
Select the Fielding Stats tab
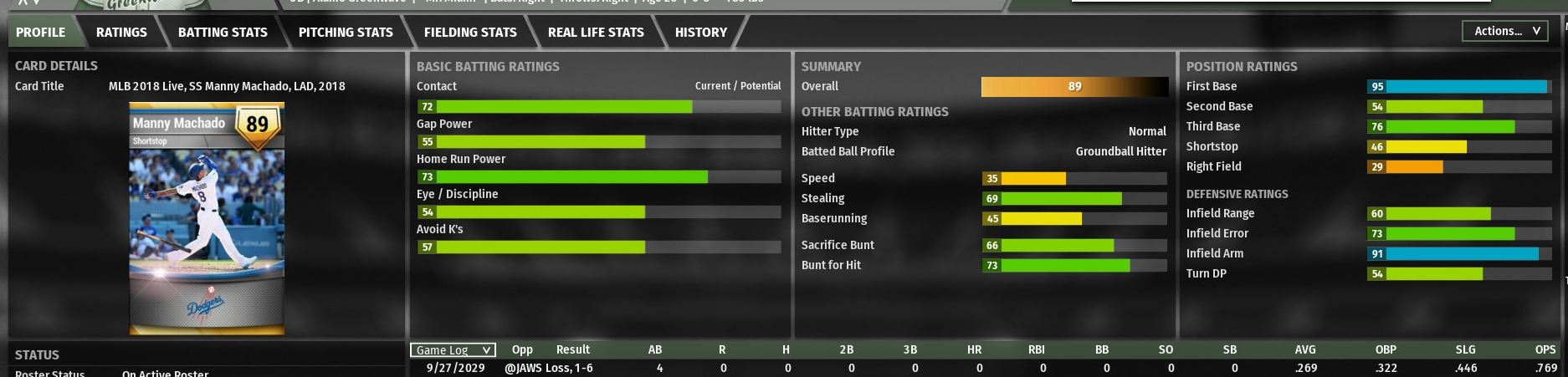click(470, 33)
